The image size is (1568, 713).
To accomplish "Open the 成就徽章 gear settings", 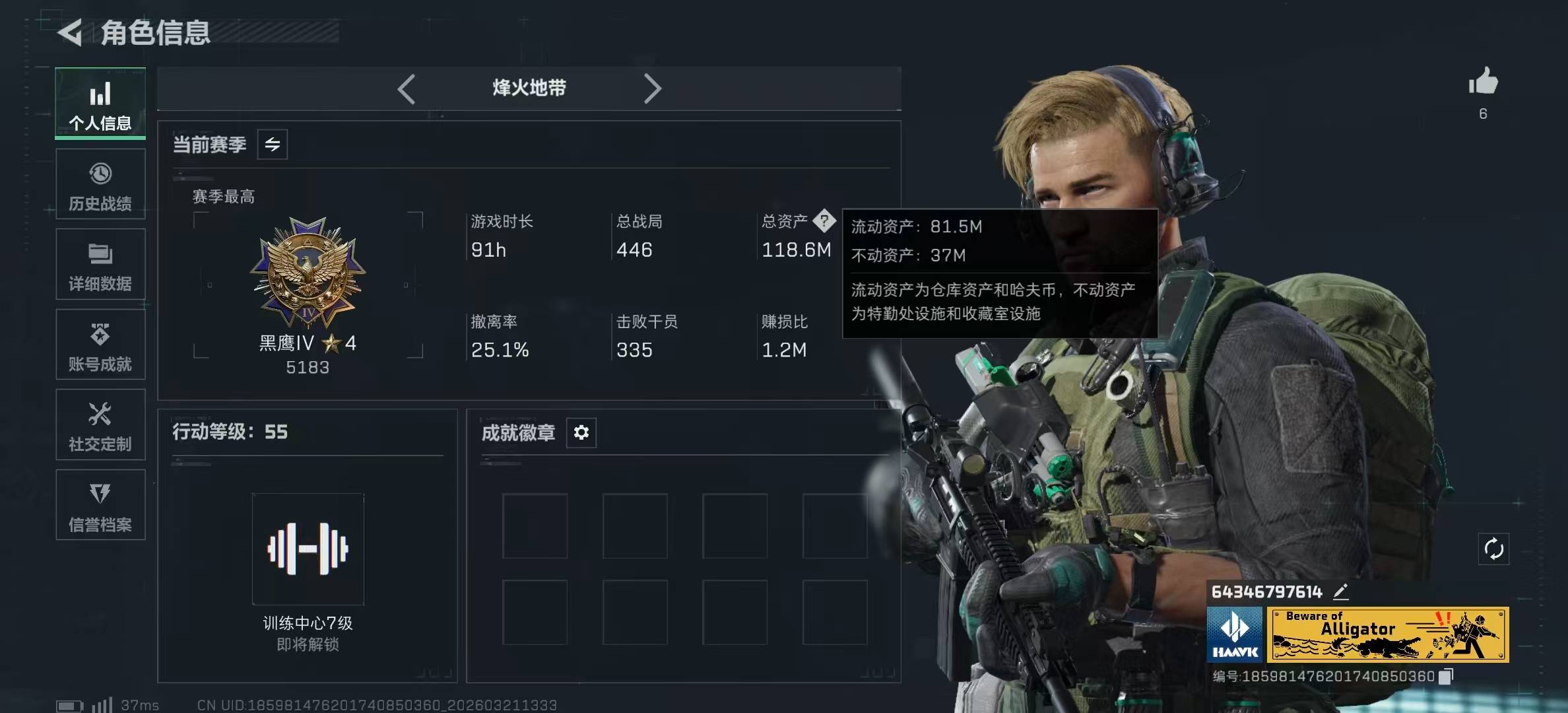I will click(x=581, y=432).
